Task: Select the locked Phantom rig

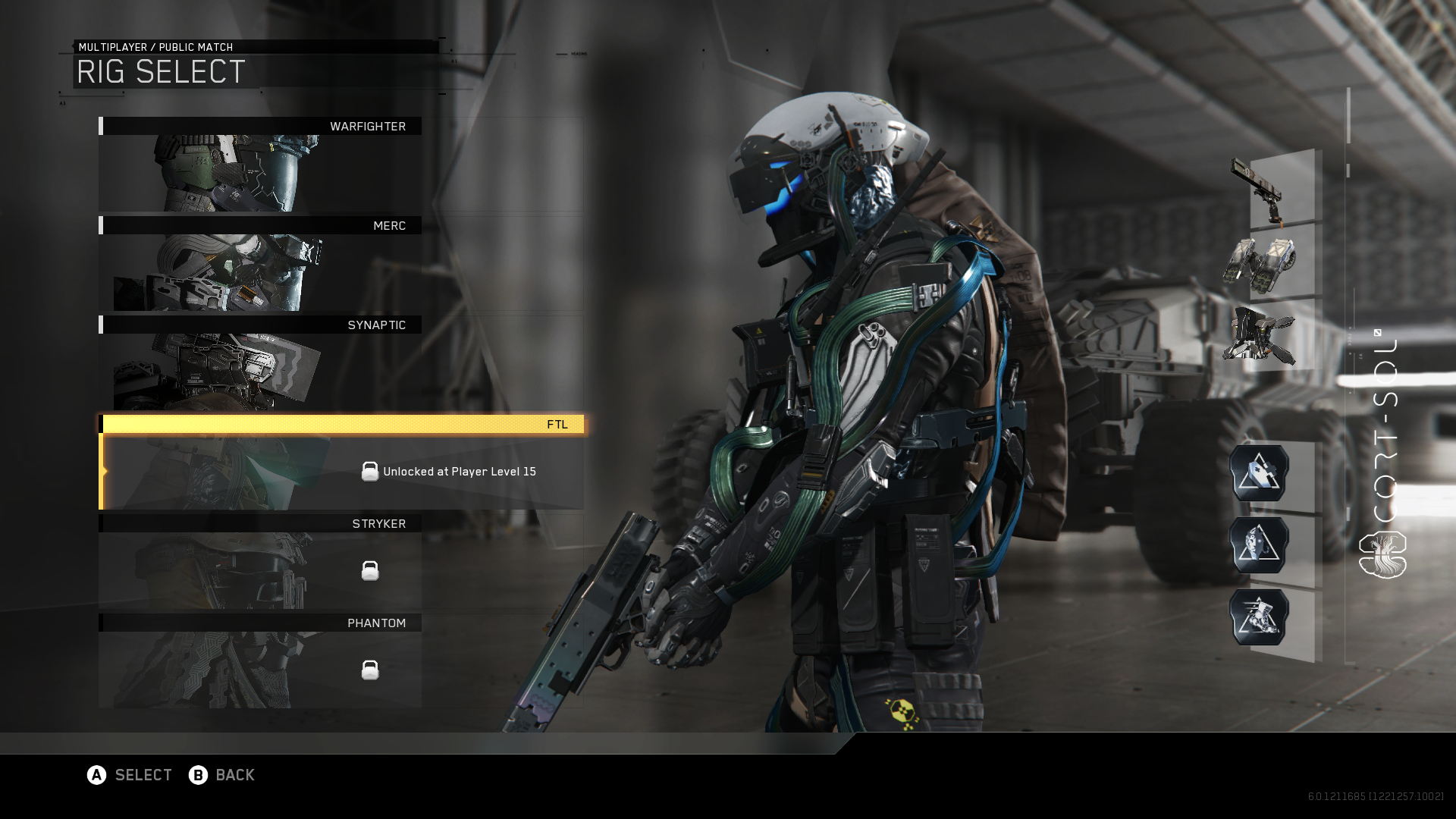Action: (260, 661)
